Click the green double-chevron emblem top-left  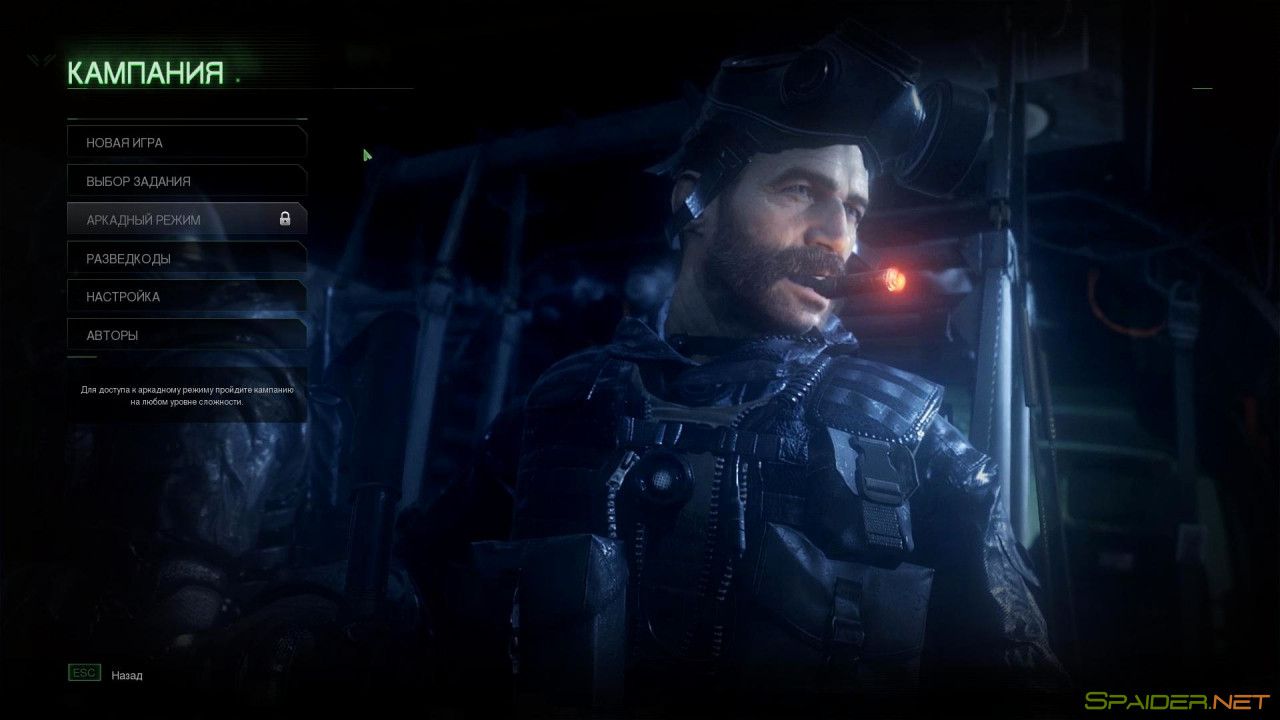[x=37, y=58]
